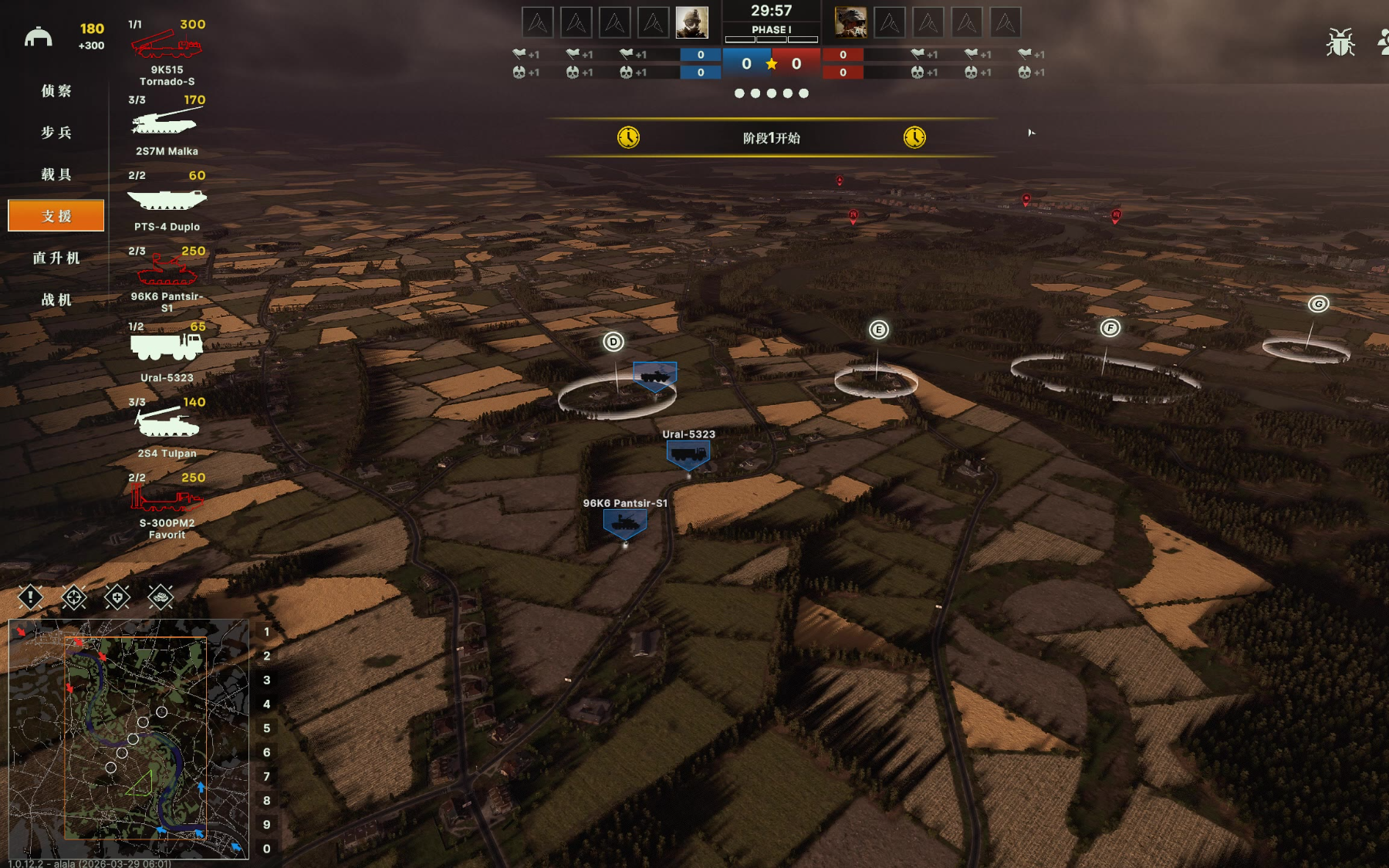Switch to the 战机 aircraft category

pyautogui.click(x=56, y=299)
